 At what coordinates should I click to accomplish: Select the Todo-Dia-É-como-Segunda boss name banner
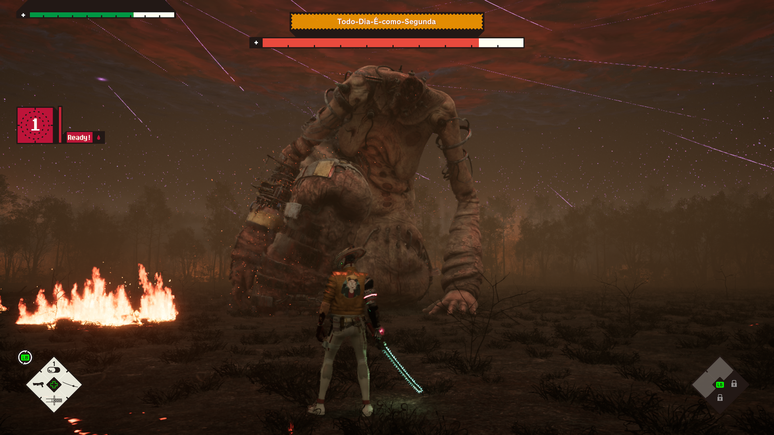click(386, 21)
